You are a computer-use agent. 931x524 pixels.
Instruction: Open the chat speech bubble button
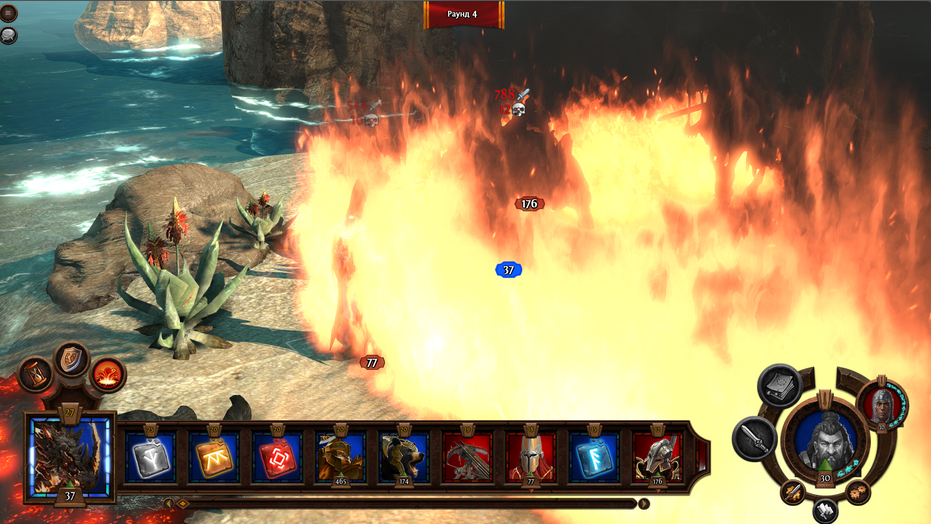pyautogui.click(x=9, y=36)
